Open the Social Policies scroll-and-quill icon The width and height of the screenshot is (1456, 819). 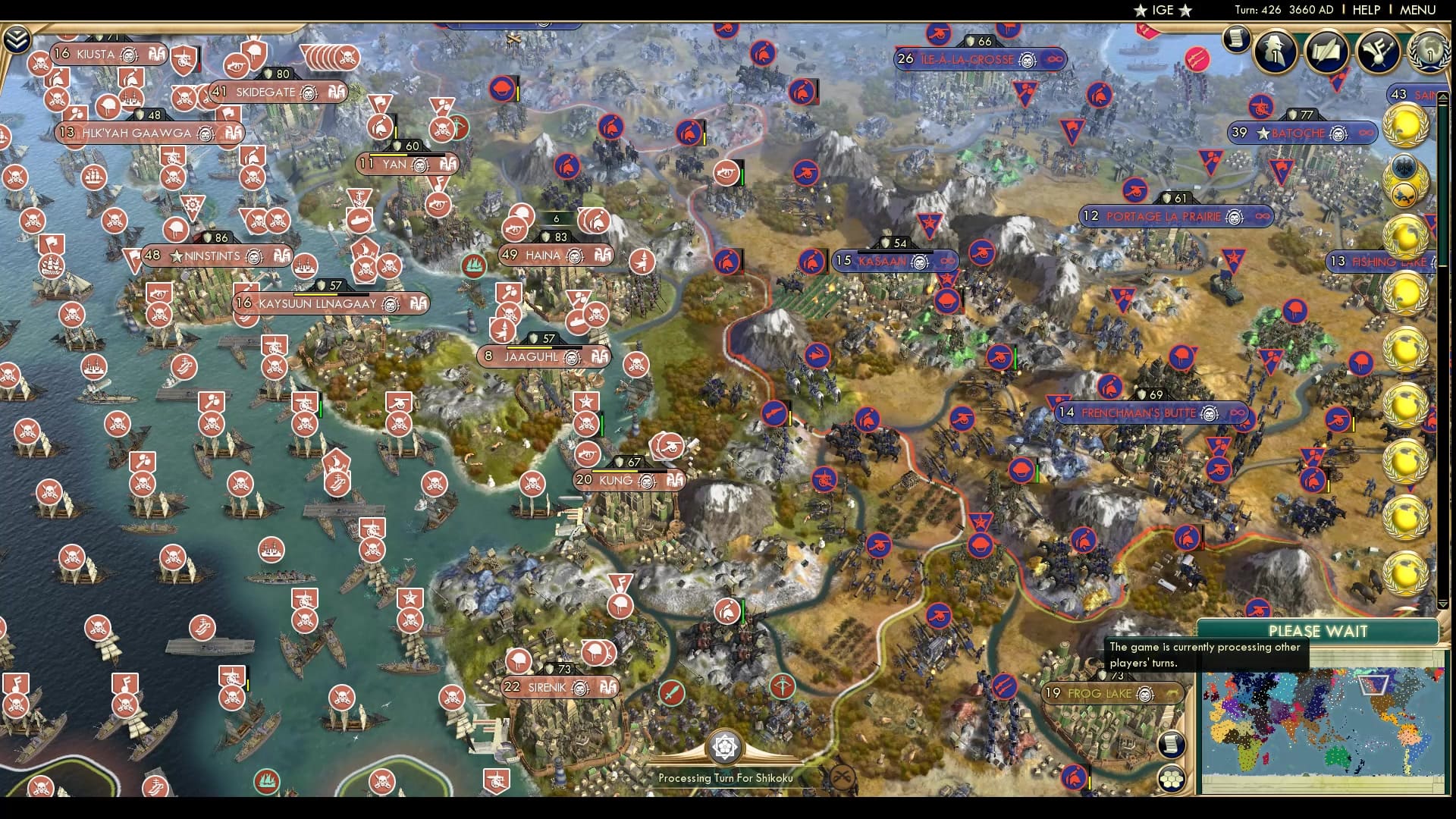click(x=1327, y=53)
